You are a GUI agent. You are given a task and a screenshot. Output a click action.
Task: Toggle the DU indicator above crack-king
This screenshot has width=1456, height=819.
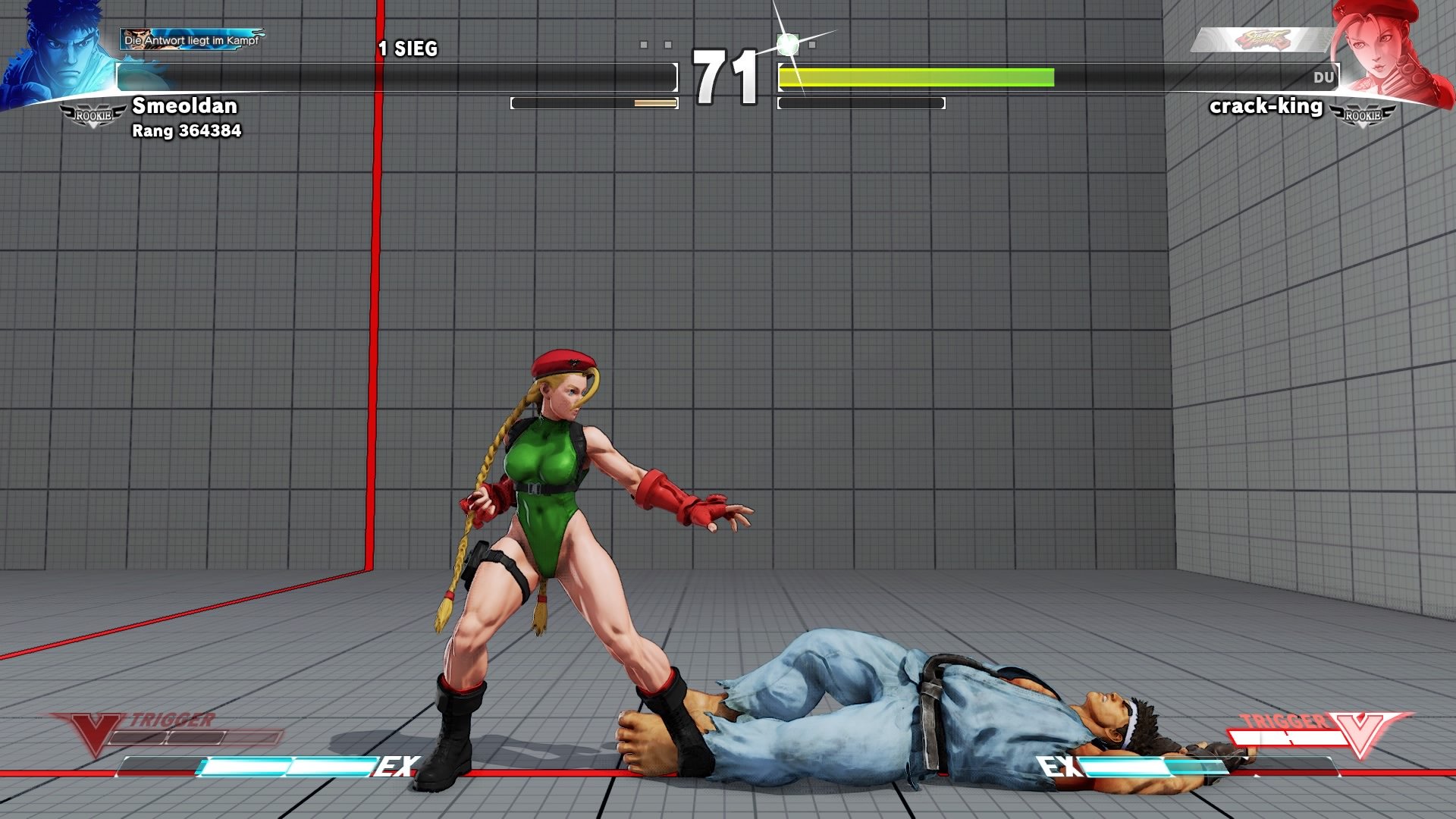pos(1324,77)
